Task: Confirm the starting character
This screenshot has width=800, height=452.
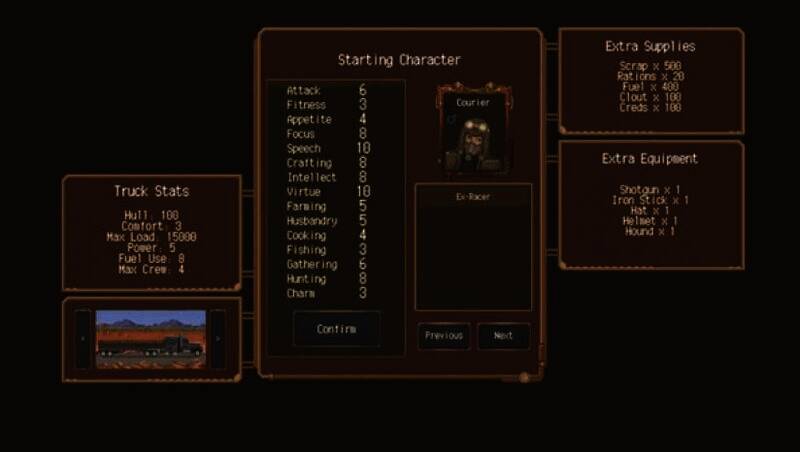Action: click(x=336, y=329)
